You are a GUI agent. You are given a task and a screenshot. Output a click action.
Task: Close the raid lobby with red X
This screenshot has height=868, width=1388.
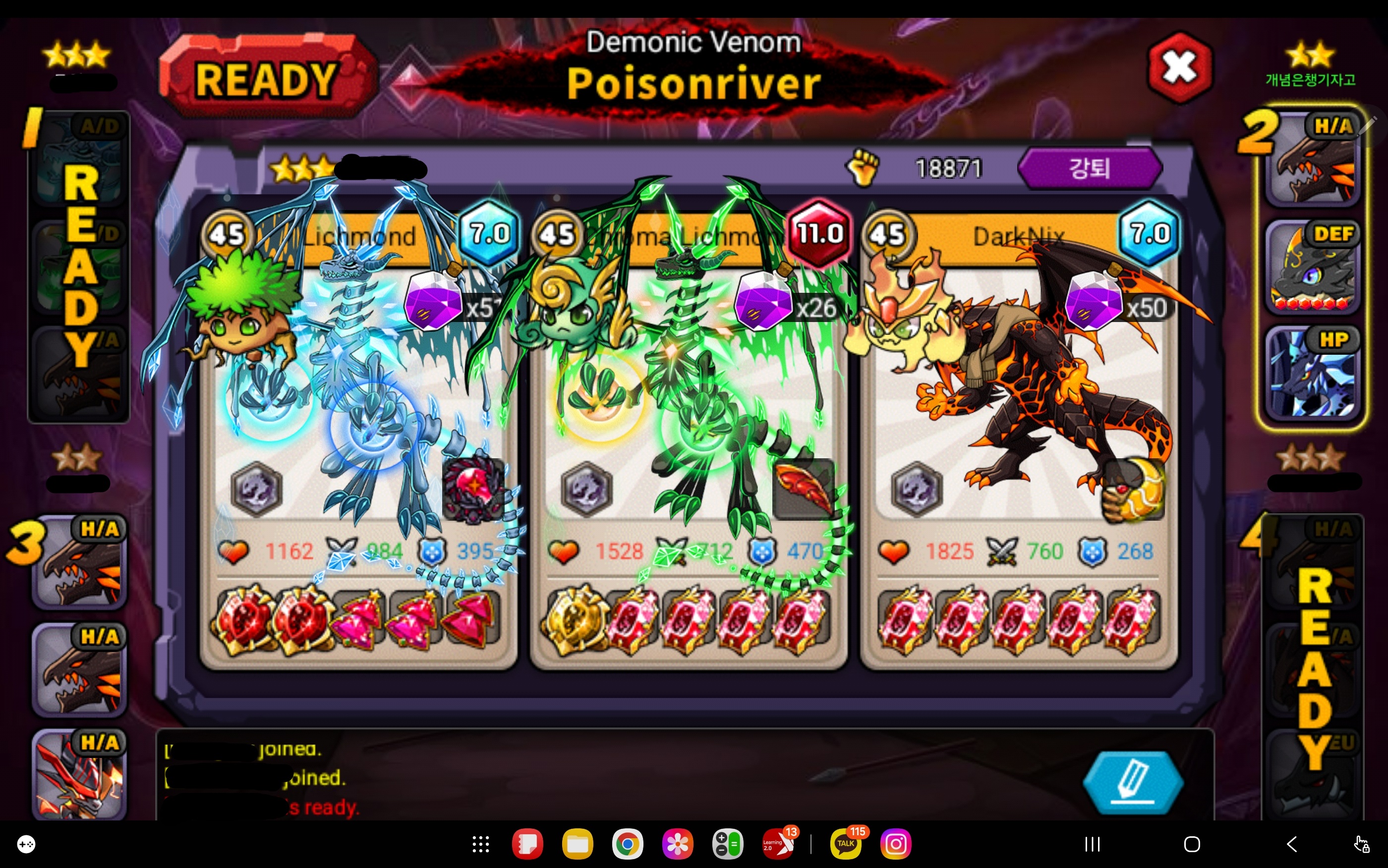pyautogui.click(x=1179, y=68)
